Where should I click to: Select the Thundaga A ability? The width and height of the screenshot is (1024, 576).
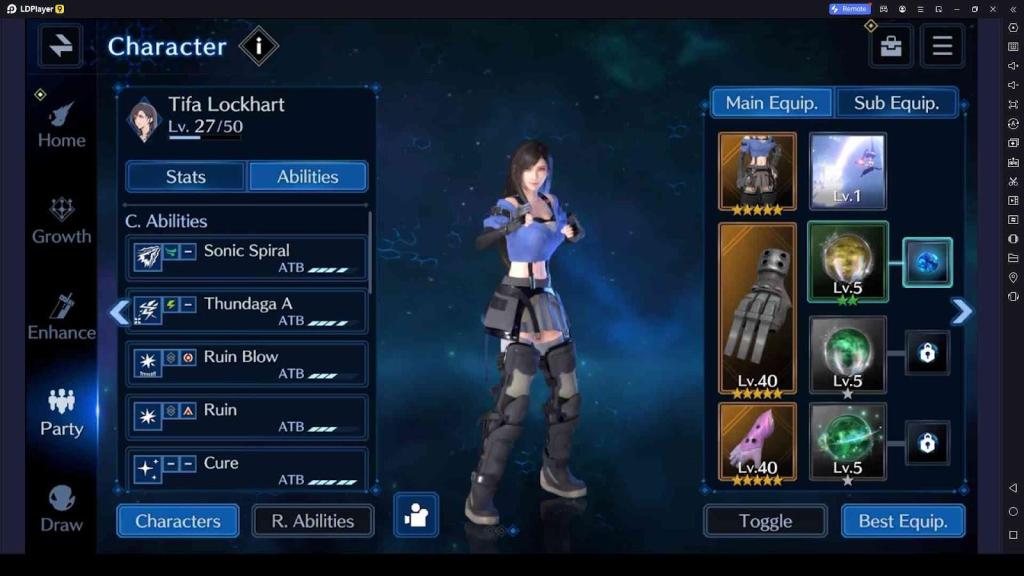point(246,311)
